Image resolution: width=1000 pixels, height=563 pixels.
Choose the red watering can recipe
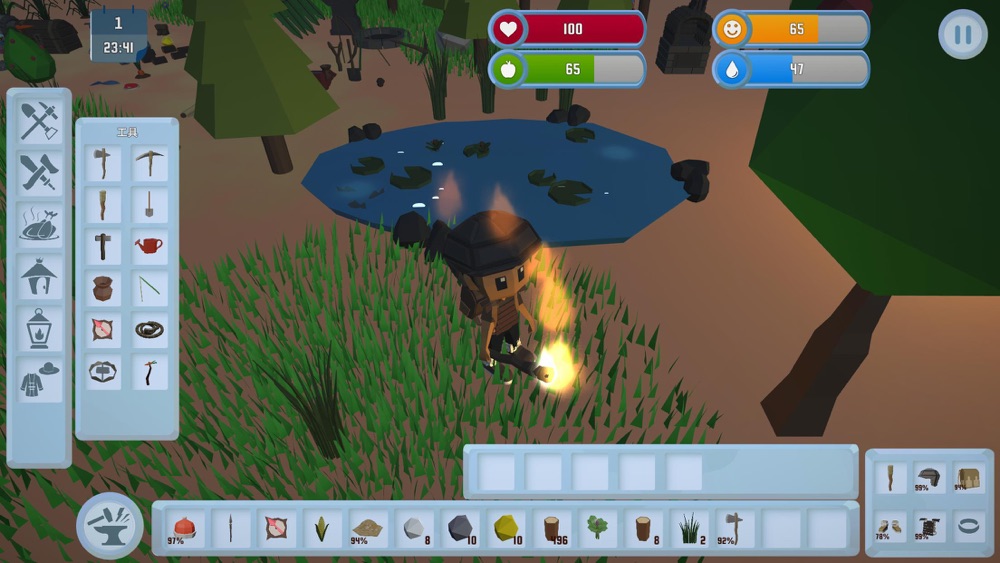pyautogui.click(x=150, y=246)
